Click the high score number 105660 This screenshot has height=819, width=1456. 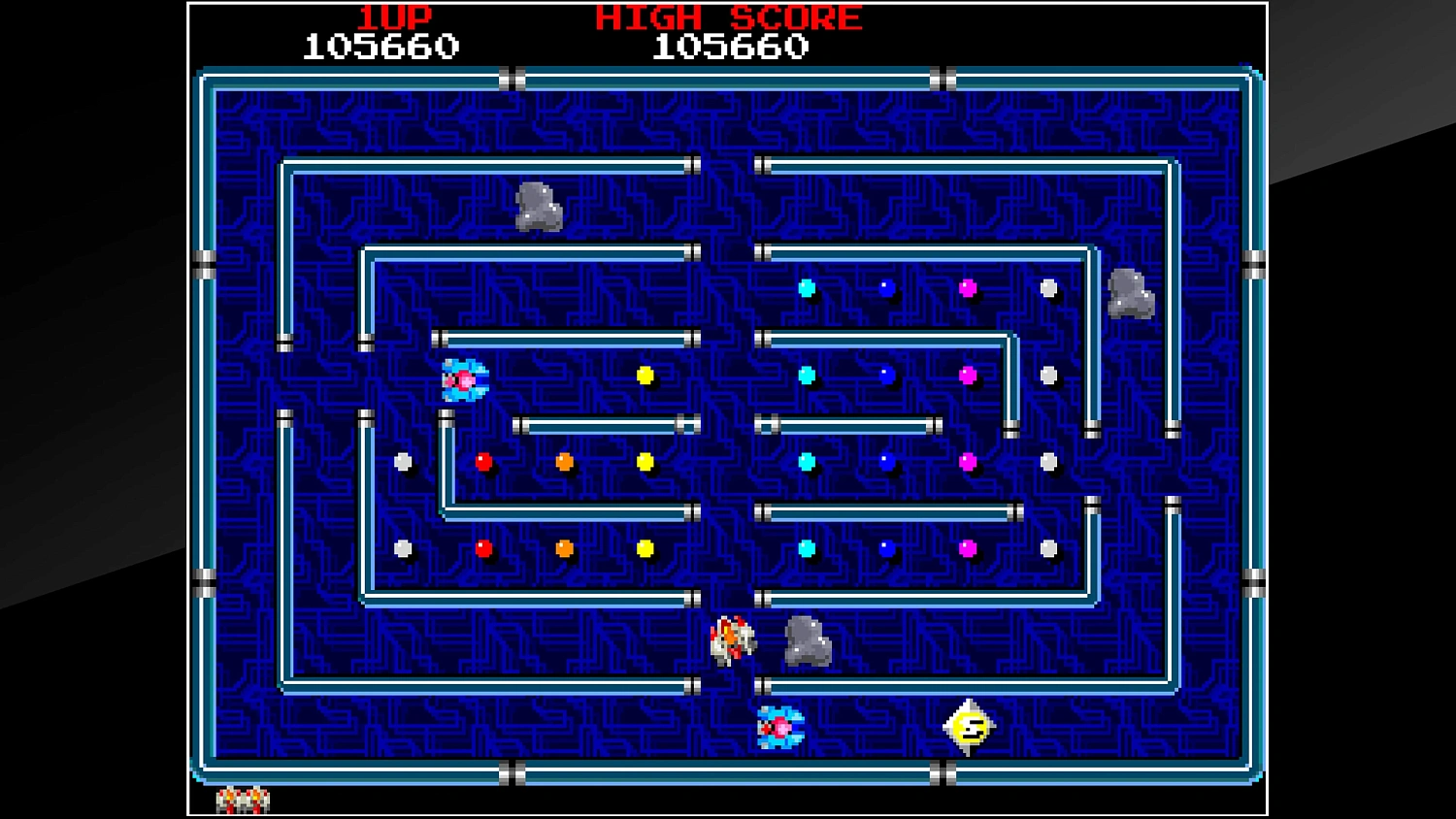click(x=733, y=44)
